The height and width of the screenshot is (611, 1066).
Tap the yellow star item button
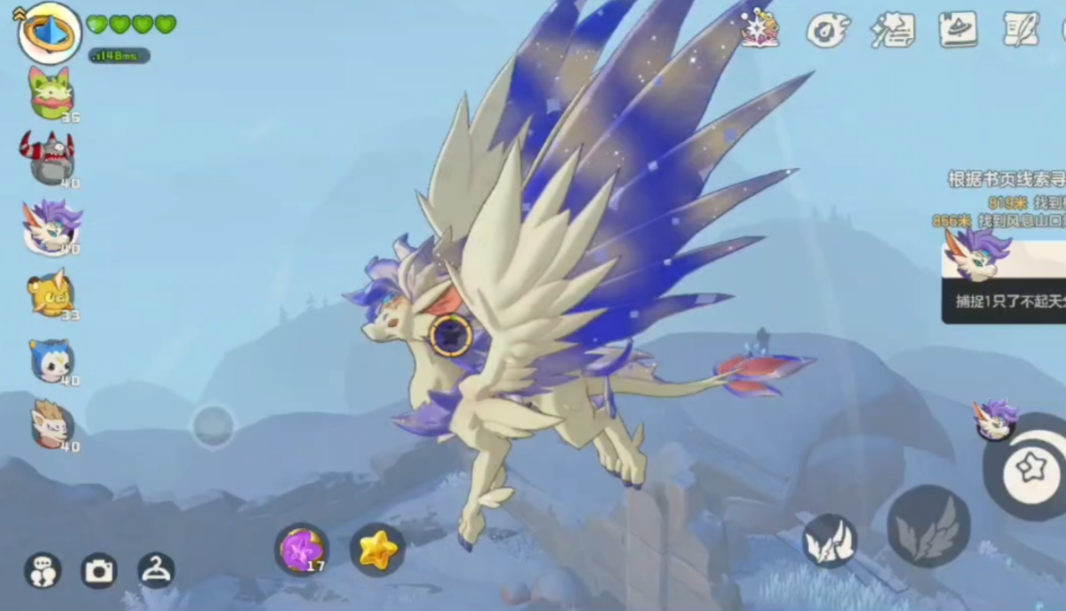[377, 549]
